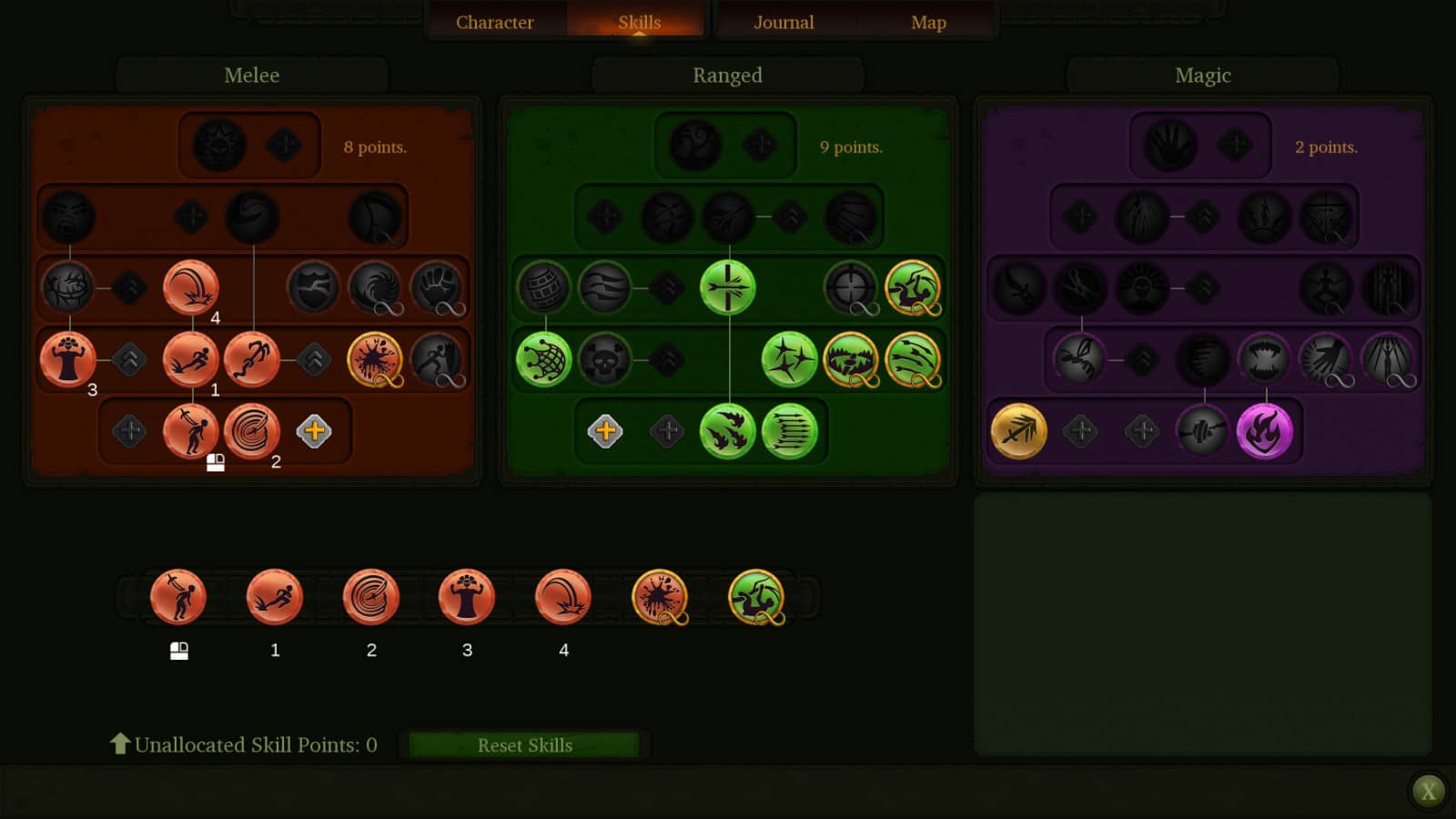The height and width of the screenshot is (819, 1456).
Task: Select the purple flame magic skill
Action: pyautogui.click(x=1264, y=431)
